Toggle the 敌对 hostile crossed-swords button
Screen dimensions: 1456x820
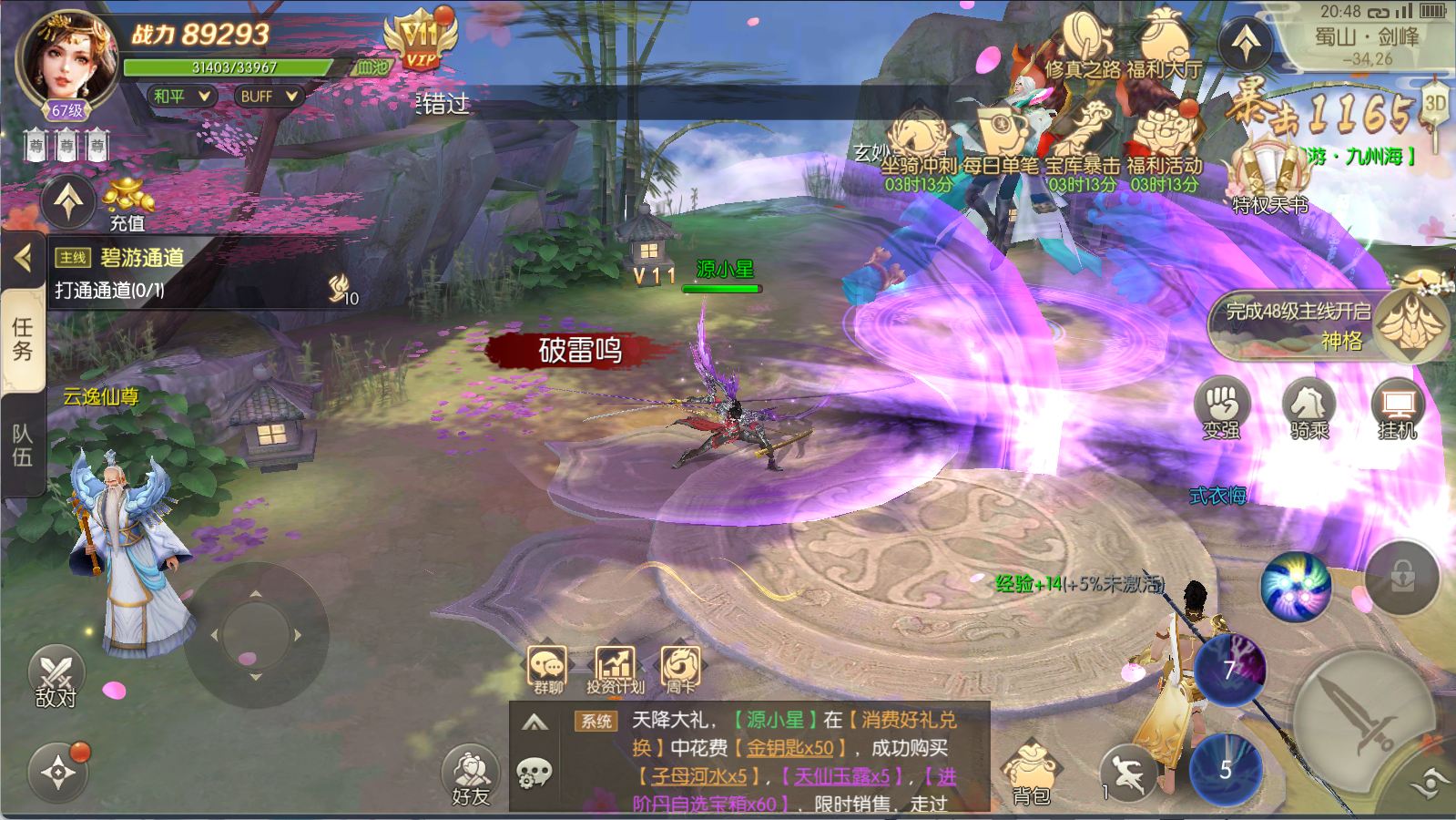56,679
